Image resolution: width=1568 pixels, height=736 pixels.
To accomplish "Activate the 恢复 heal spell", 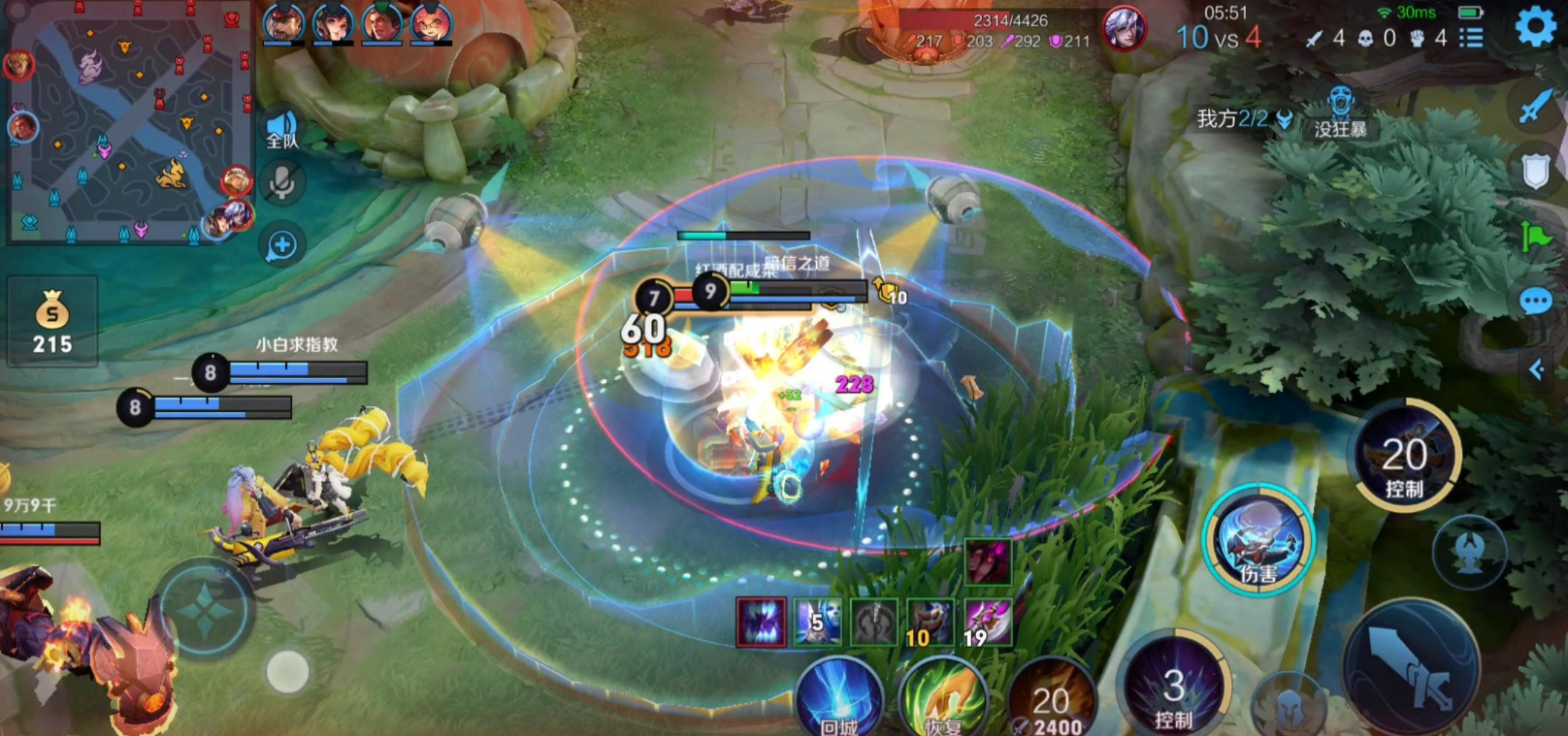I will point(943,698).
